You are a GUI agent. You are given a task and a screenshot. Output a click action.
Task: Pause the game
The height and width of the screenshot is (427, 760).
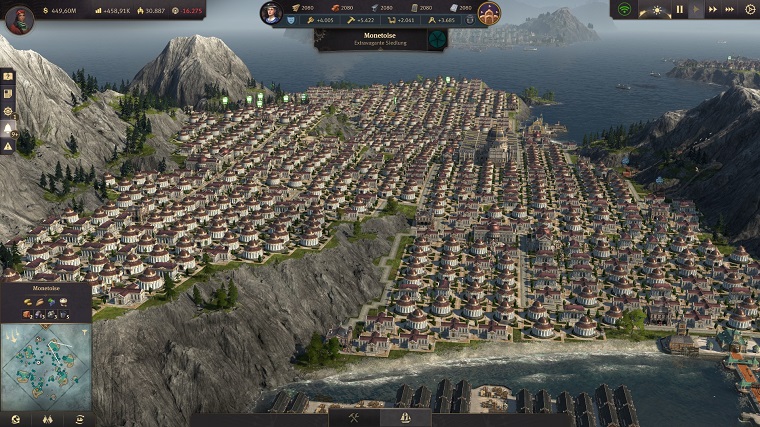click(680, 10)
